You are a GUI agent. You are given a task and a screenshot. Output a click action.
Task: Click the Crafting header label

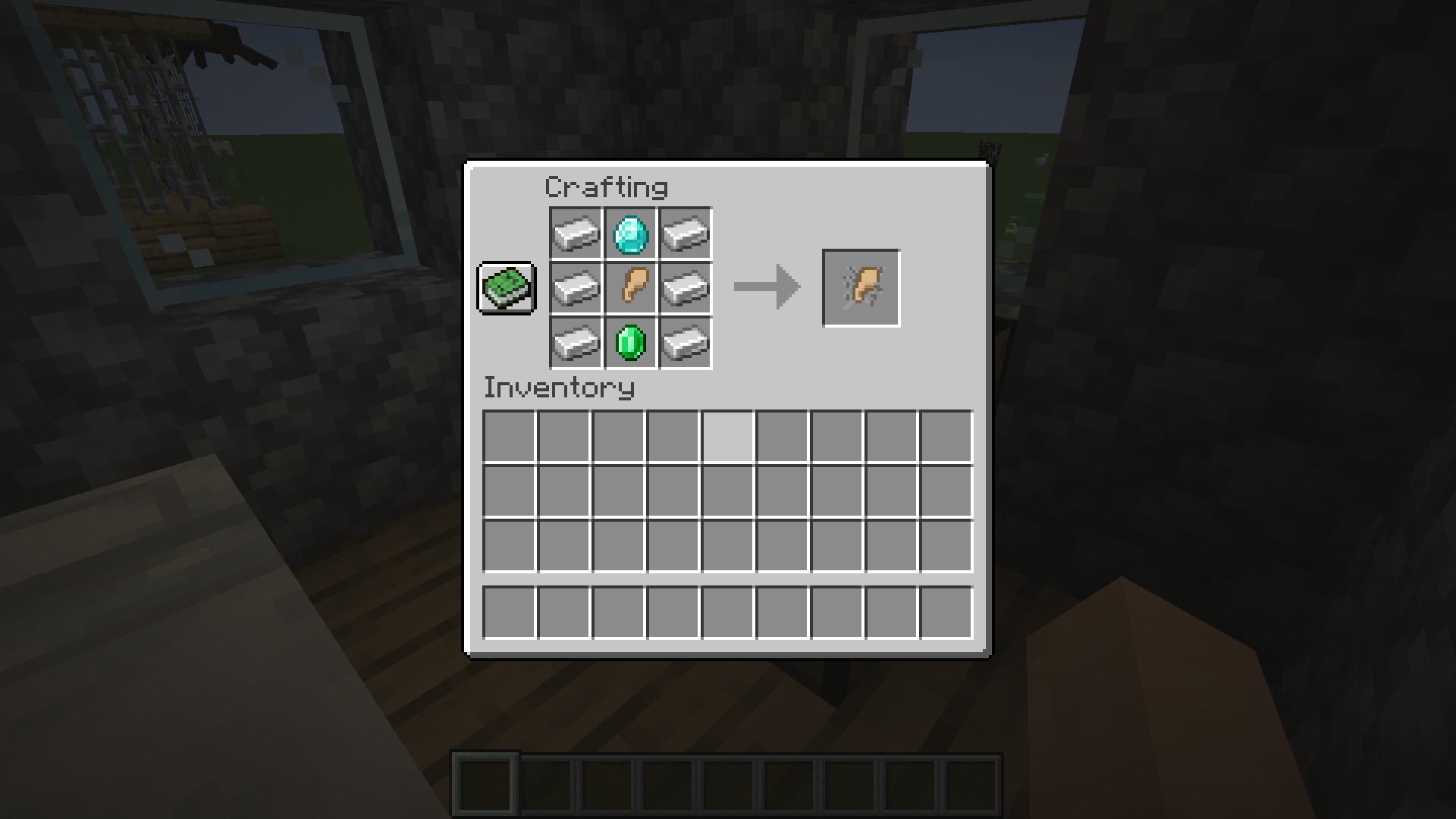pos(607,187)
